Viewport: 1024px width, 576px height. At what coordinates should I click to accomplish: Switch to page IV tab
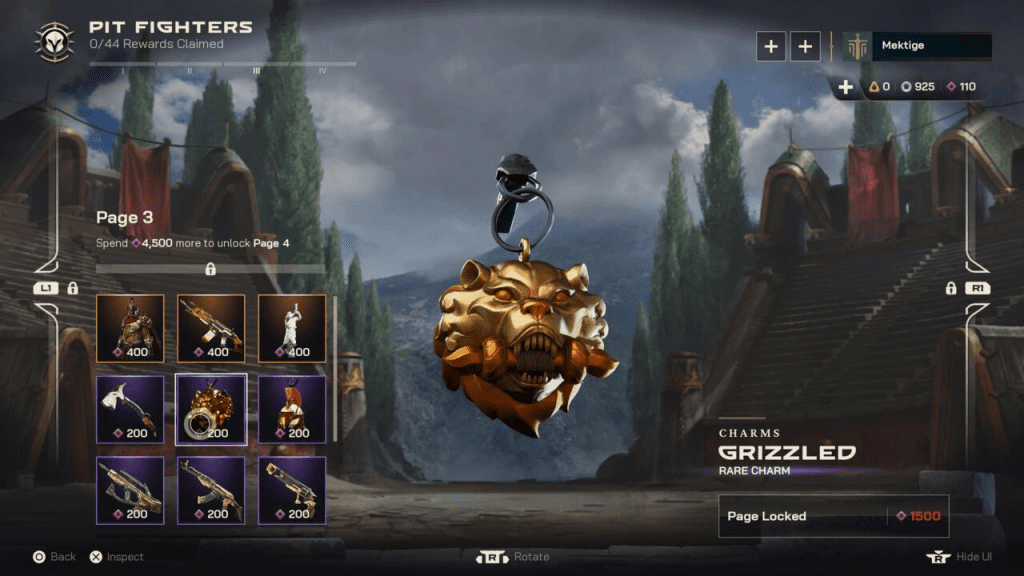point(322,69)
